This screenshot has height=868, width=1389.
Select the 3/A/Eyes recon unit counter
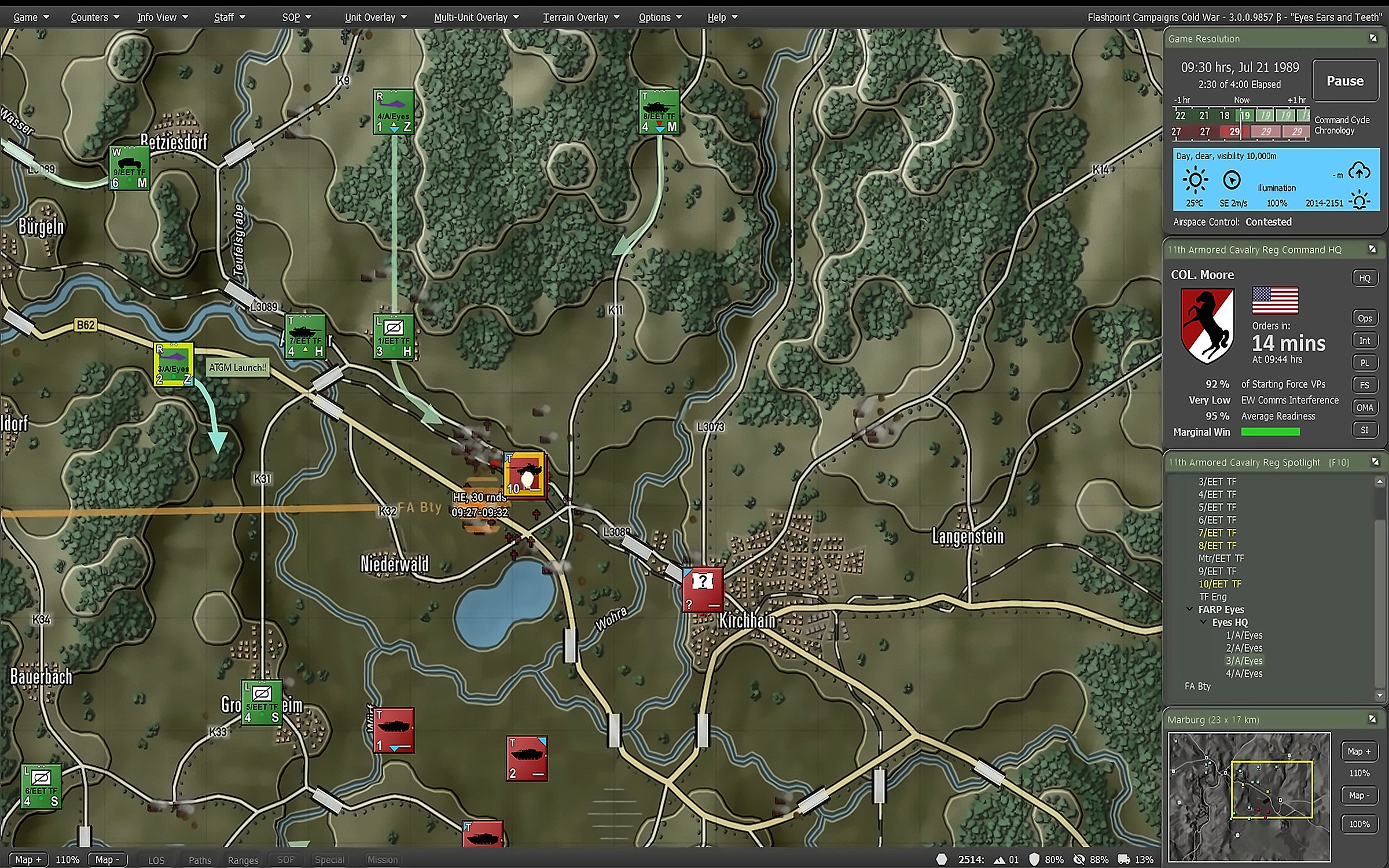(x=174, y=364)
